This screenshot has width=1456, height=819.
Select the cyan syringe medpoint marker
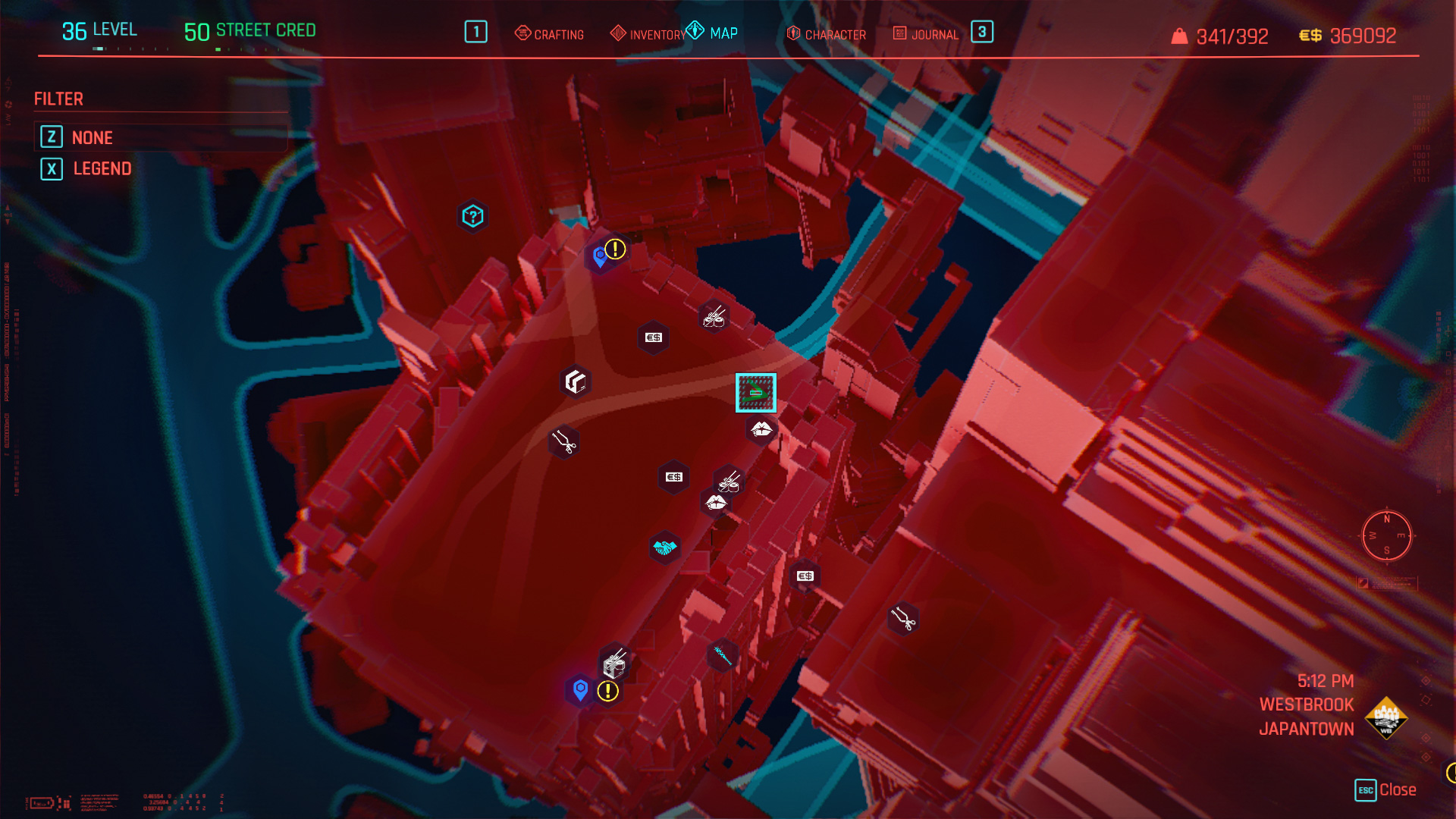723,654
